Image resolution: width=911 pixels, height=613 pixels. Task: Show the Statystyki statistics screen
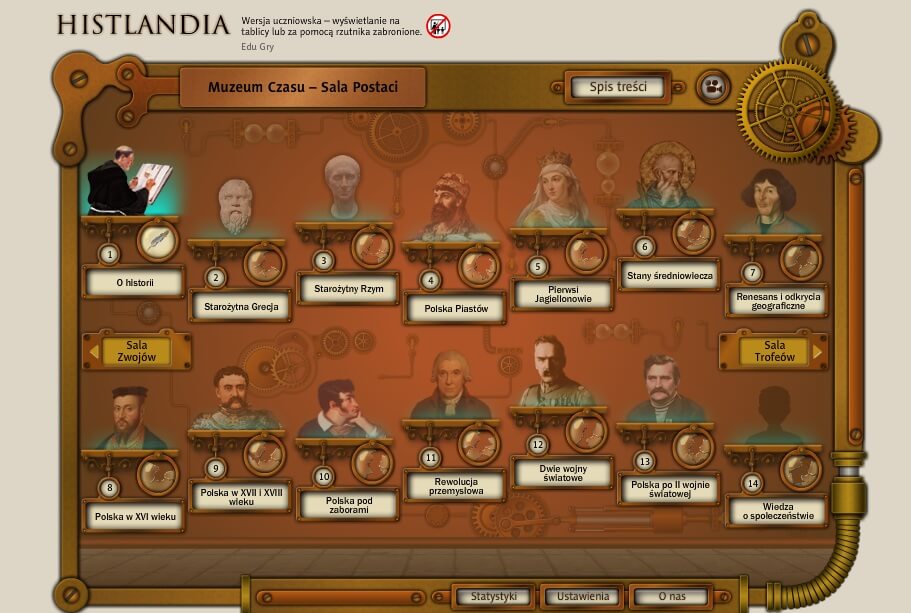pos(494,597)
